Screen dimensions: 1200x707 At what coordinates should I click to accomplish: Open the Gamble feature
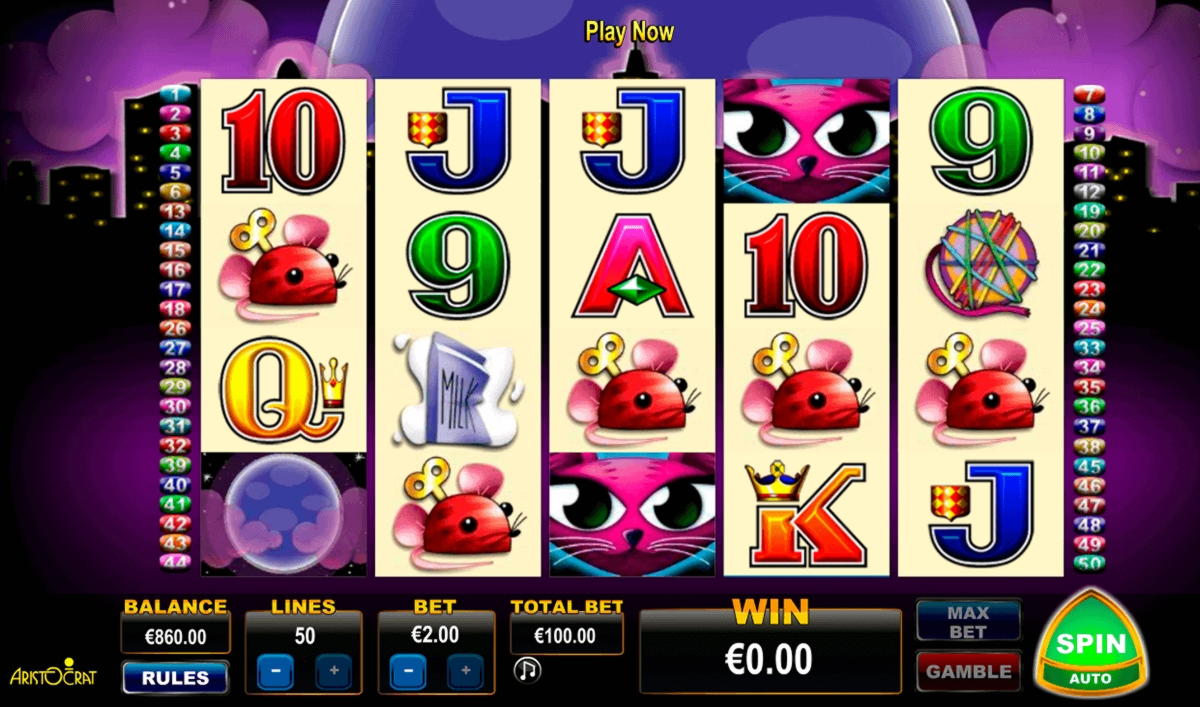click(968, 672)
